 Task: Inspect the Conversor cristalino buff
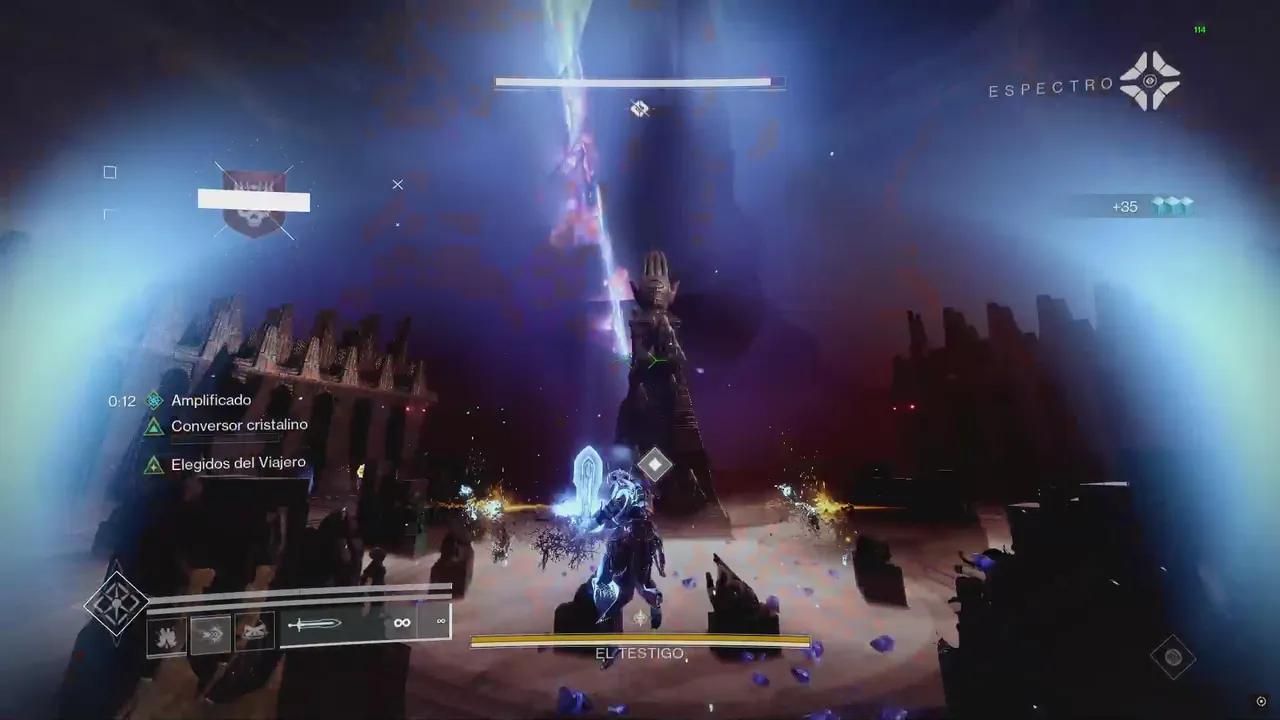[154, 427]
